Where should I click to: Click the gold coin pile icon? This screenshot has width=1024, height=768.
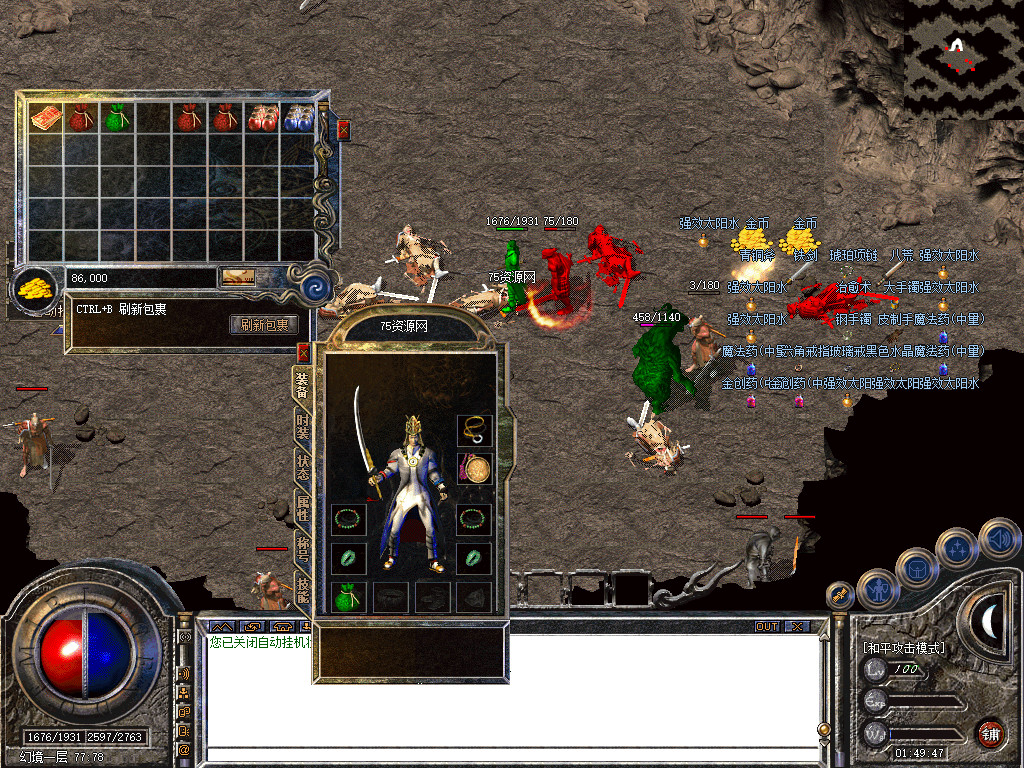[x=36, y=289]
